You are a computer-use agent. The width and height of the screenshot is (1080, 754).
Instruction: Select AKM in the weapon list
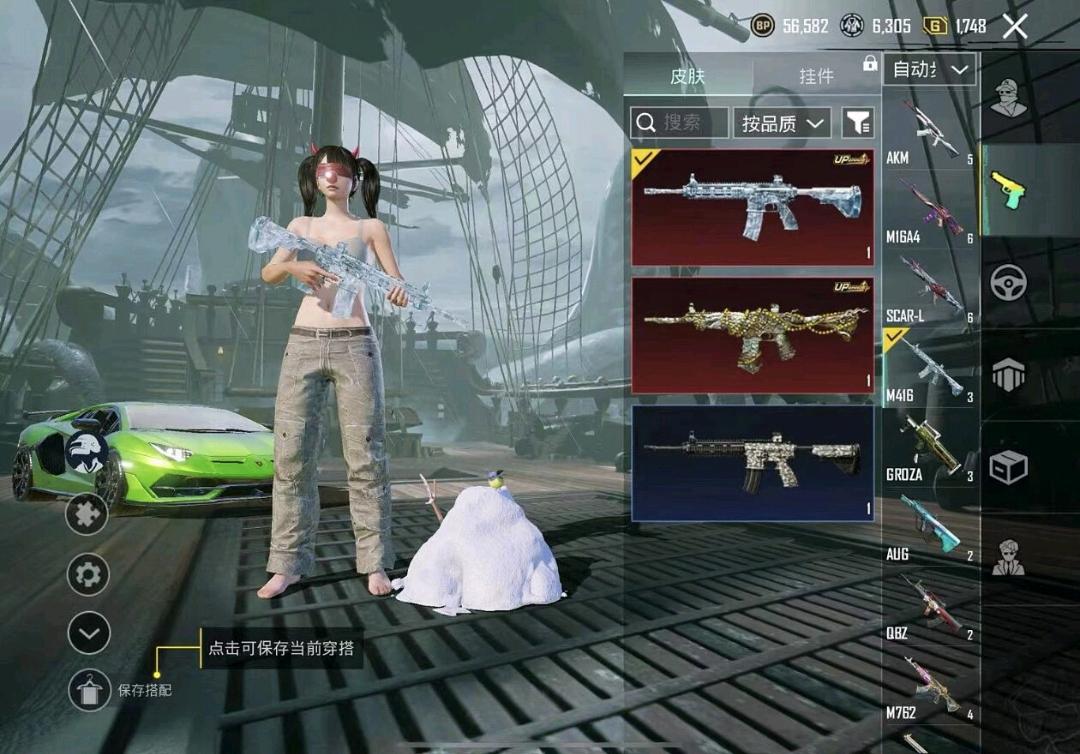(x=930, y=130)
